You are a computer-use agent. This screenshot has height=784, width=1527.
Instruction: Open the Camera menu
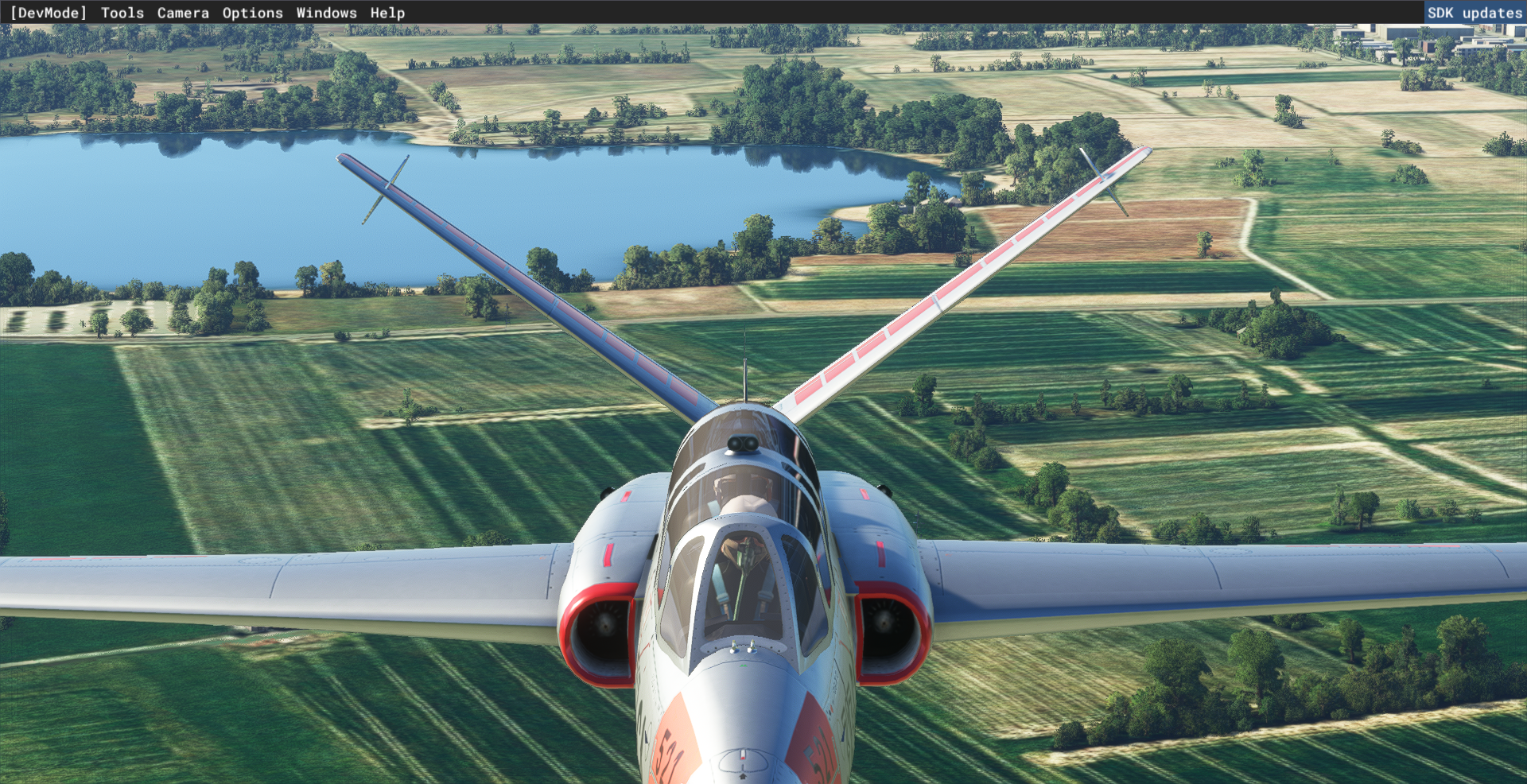183,13
